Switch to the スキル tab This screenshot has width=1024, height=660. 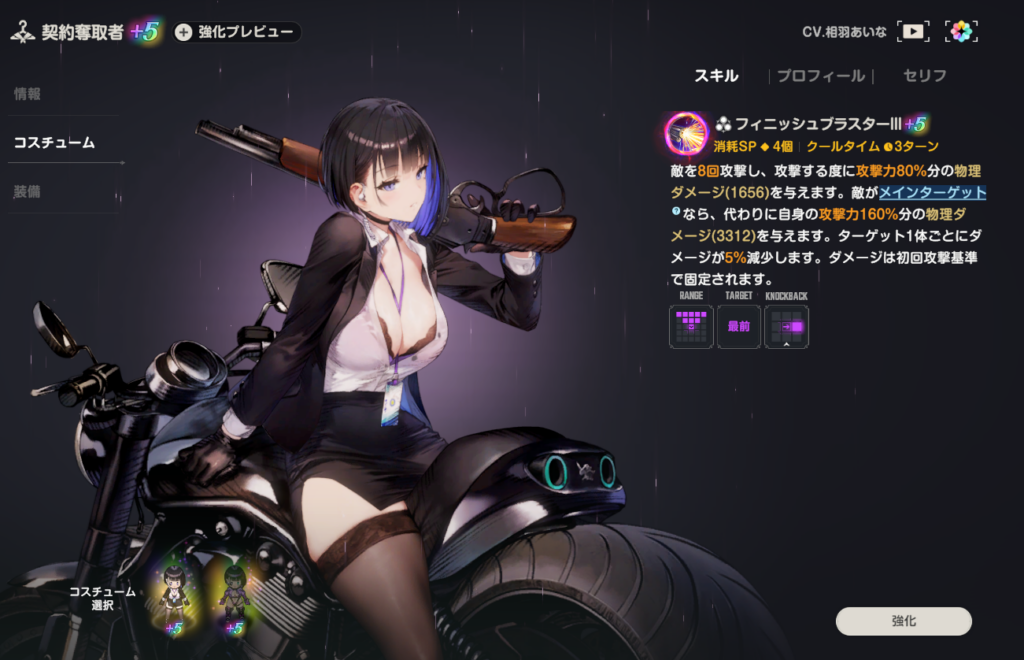click(716, 76)
